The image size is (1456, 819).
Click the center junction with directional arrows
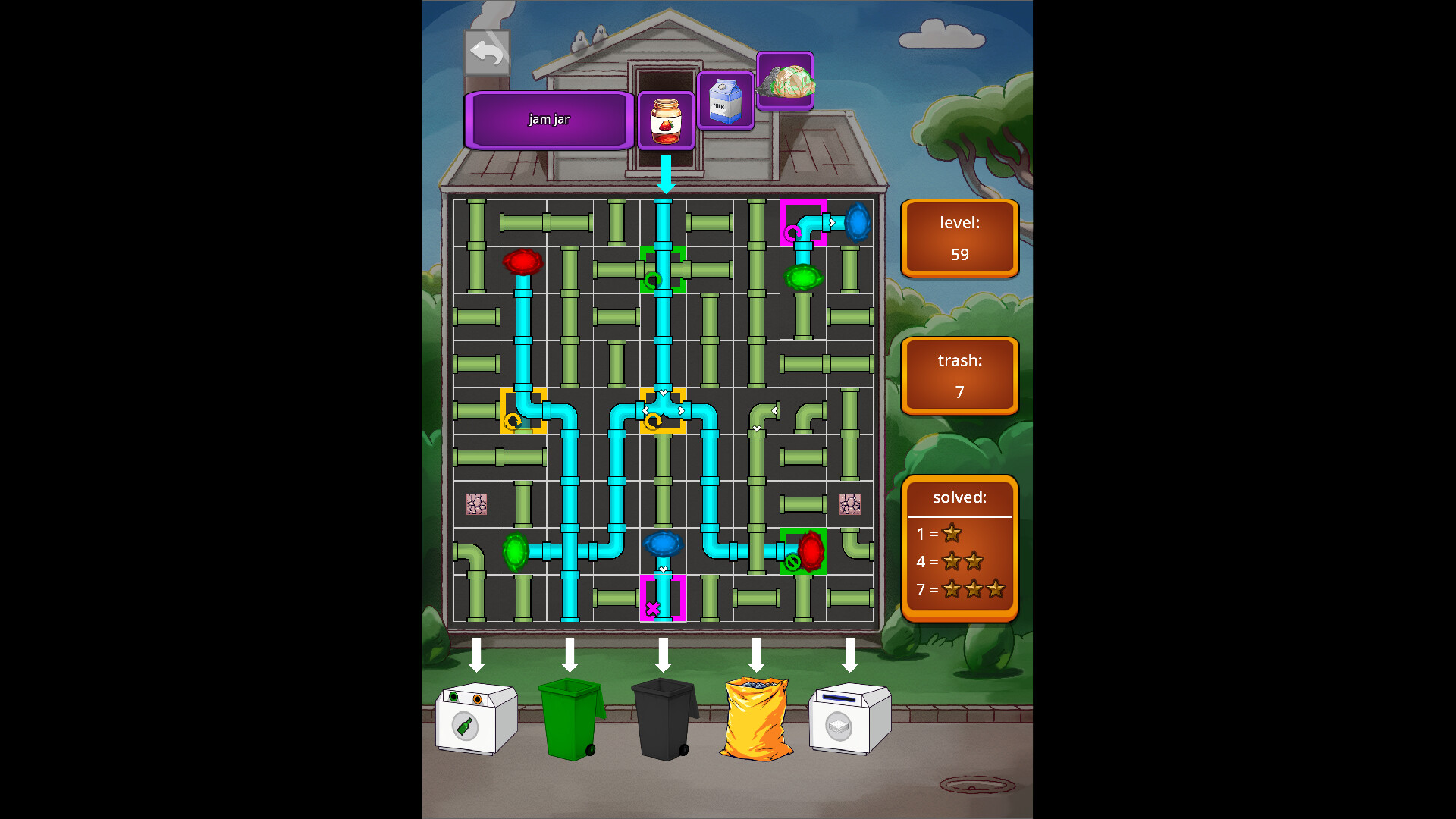coord(663,410)
